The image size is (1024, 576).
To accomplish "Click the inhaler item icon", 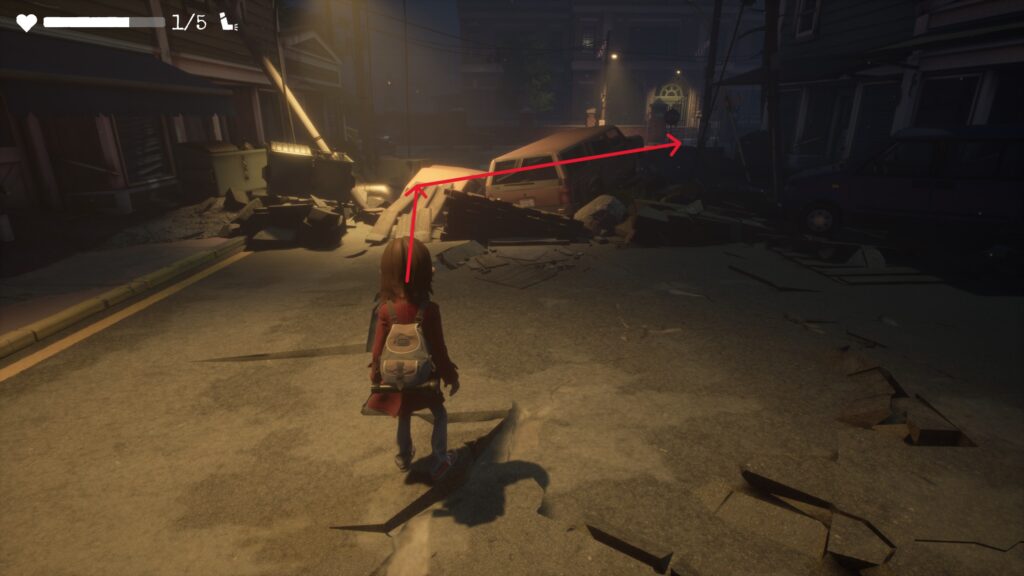I will click(x=228, y=22).
